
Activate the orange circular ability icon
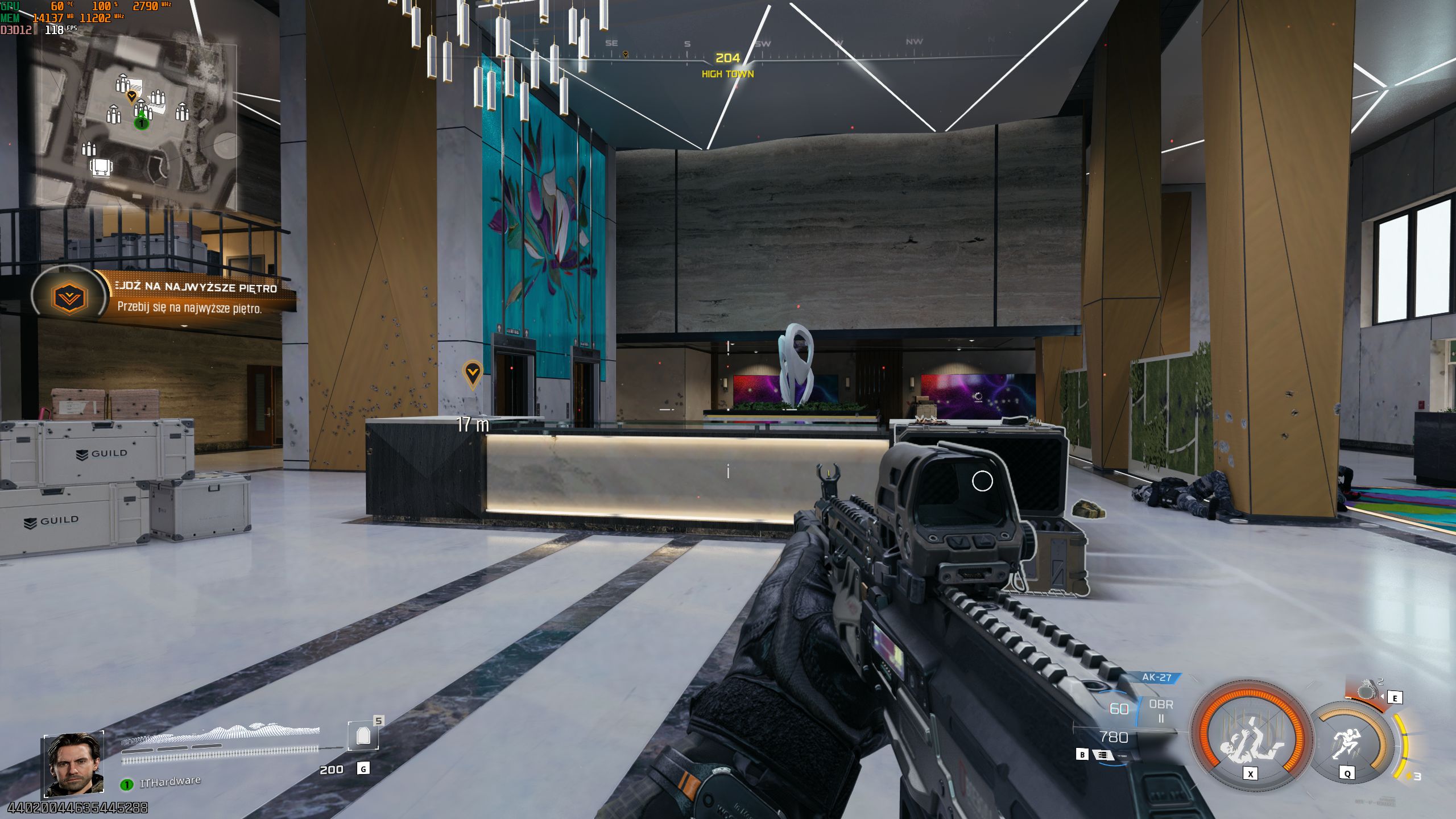coord(1251,737)
